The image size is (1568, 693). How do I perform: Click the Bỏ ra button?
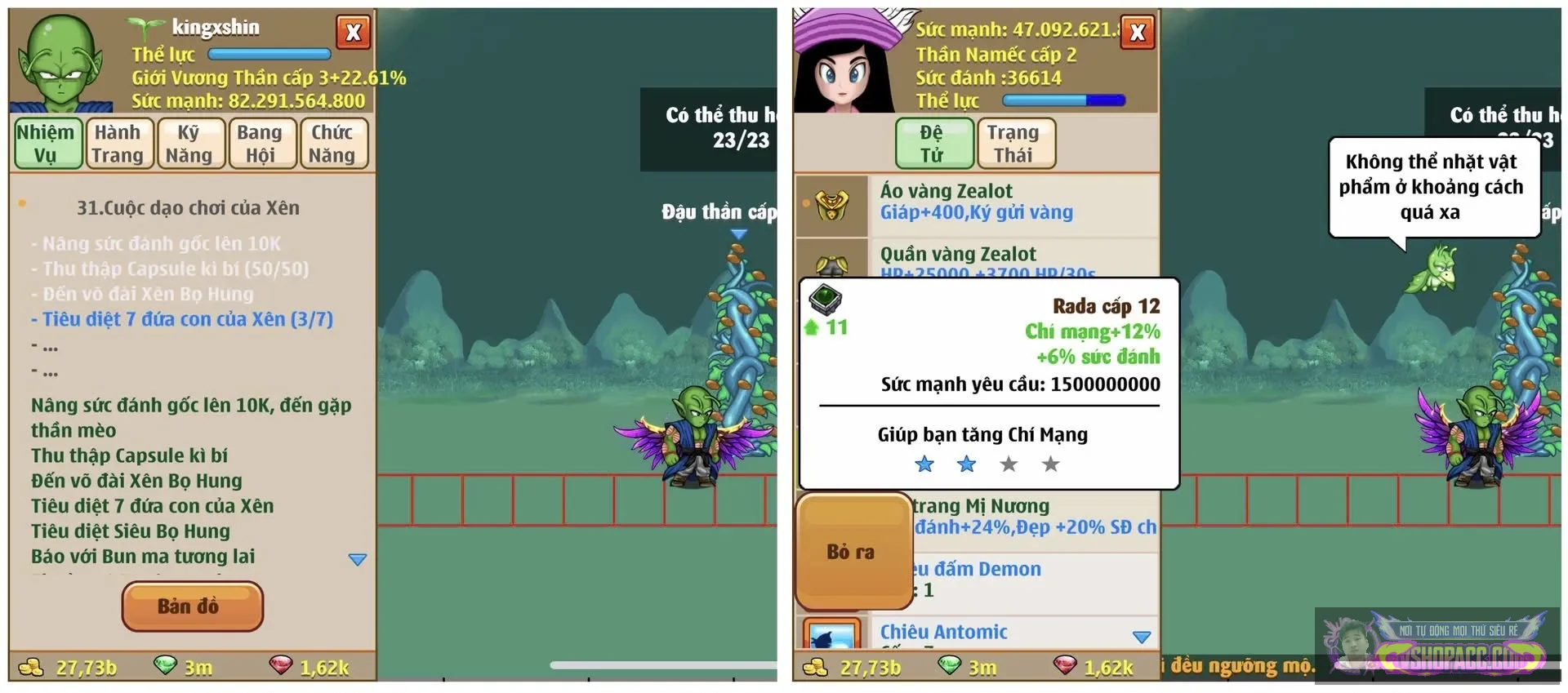[x=855, y=551]
